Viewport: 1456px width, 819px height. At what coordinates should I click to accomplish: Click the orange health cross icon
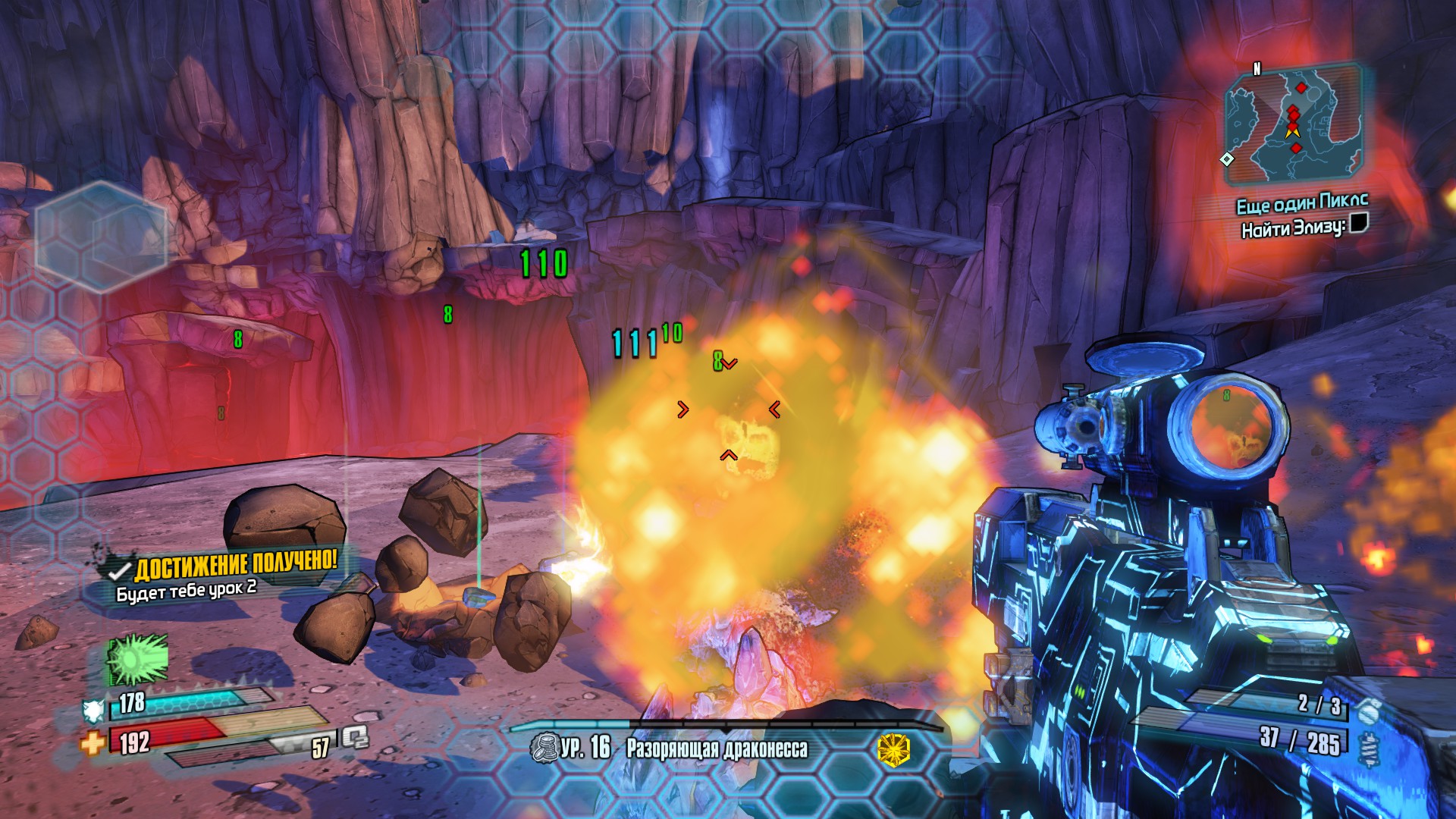click(x=93, y=743)
